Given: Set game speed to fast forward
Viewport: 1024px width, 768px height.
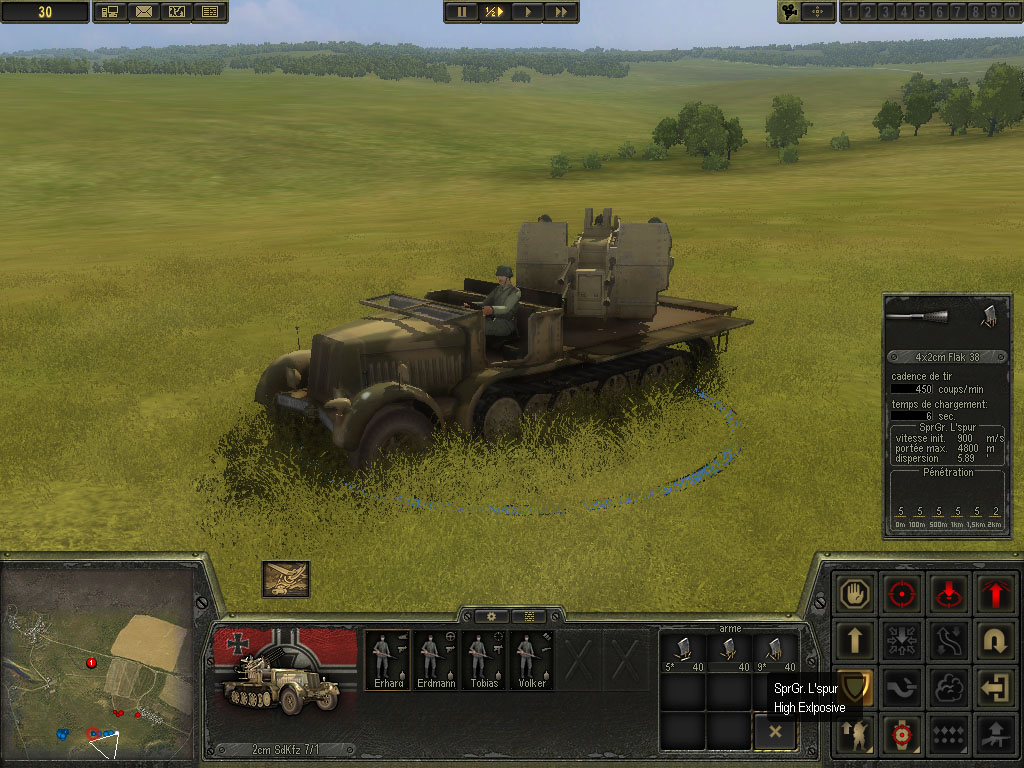Looking at the screenshot, I should pos(562,12).
